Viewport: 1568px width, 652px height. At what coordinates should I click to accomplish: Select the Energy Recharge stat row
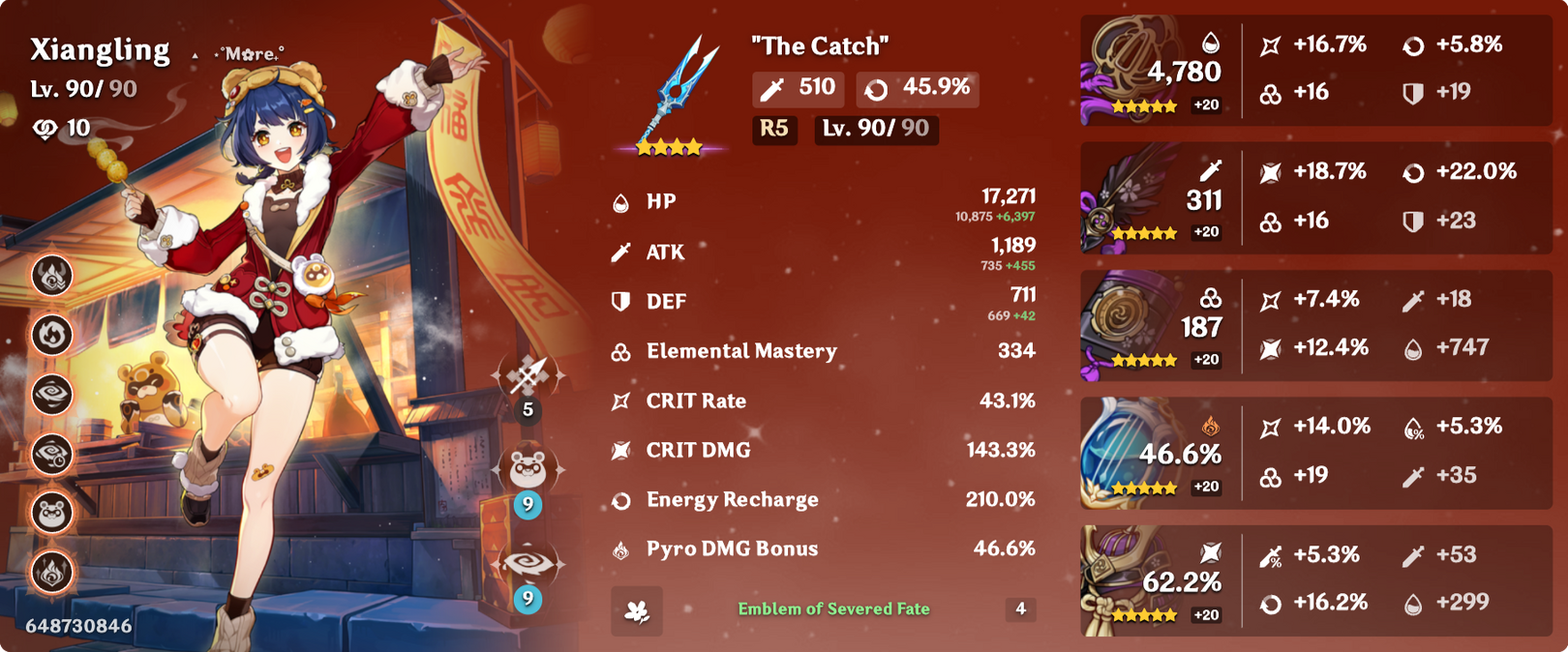(x=823, y=500)
